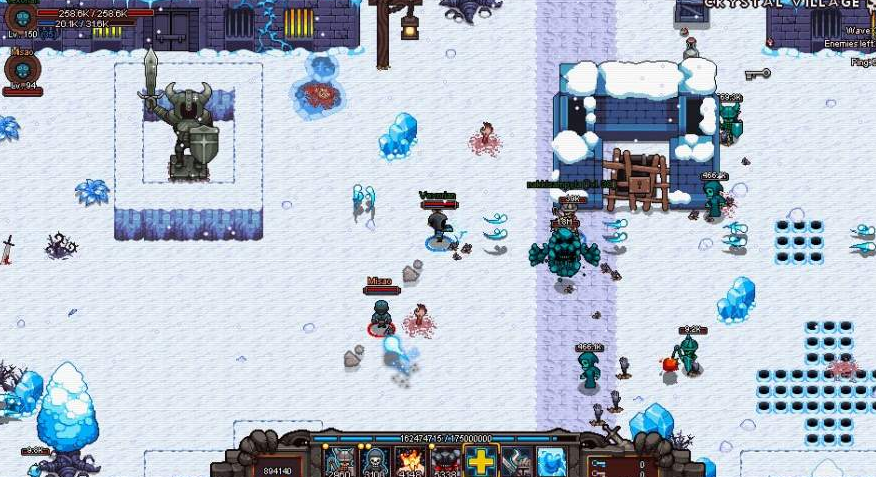Click your player portrait at level 150

click(22, 15)
